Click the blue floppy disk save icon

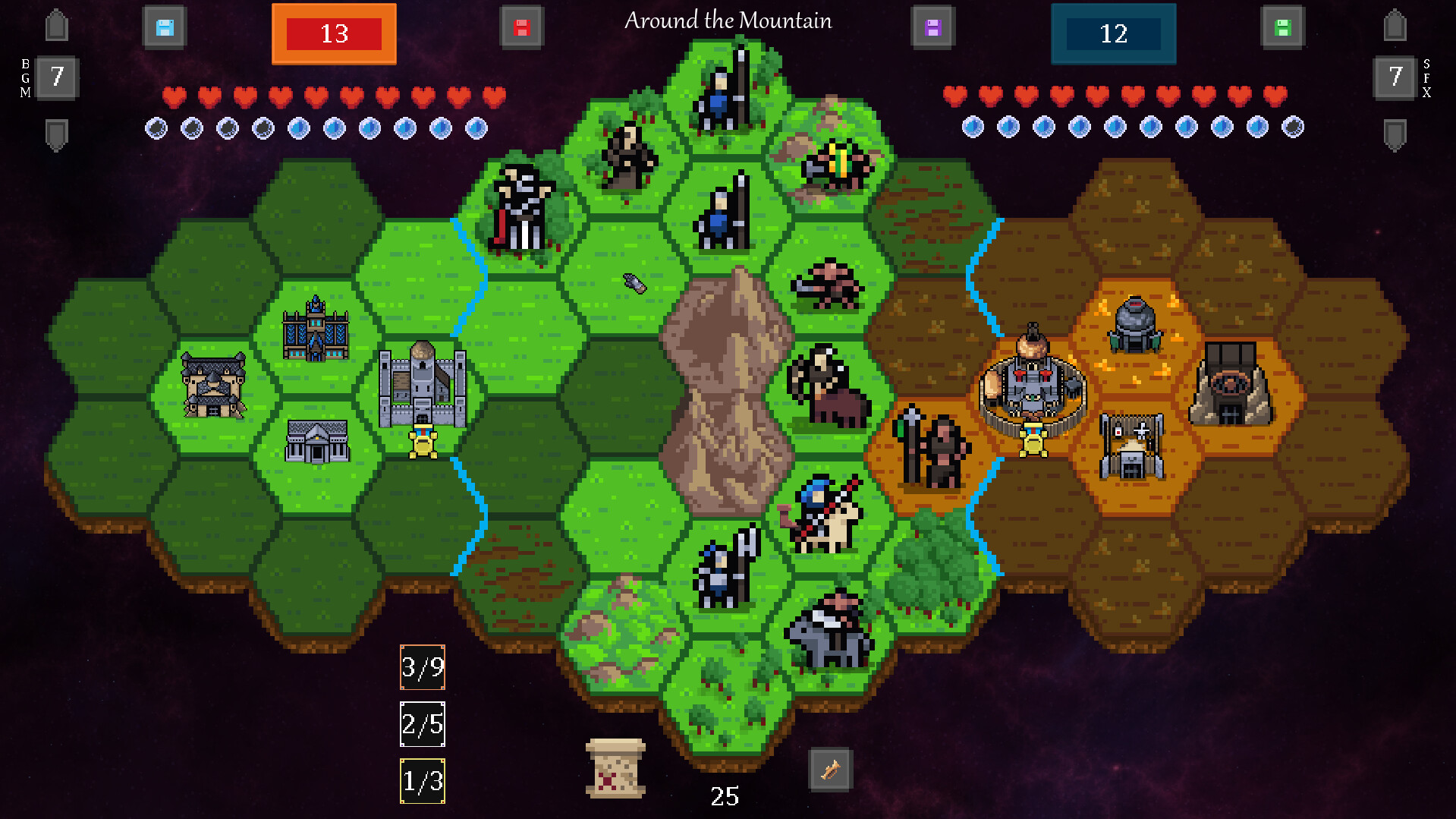pyautogui.click(x=165, y=25)
